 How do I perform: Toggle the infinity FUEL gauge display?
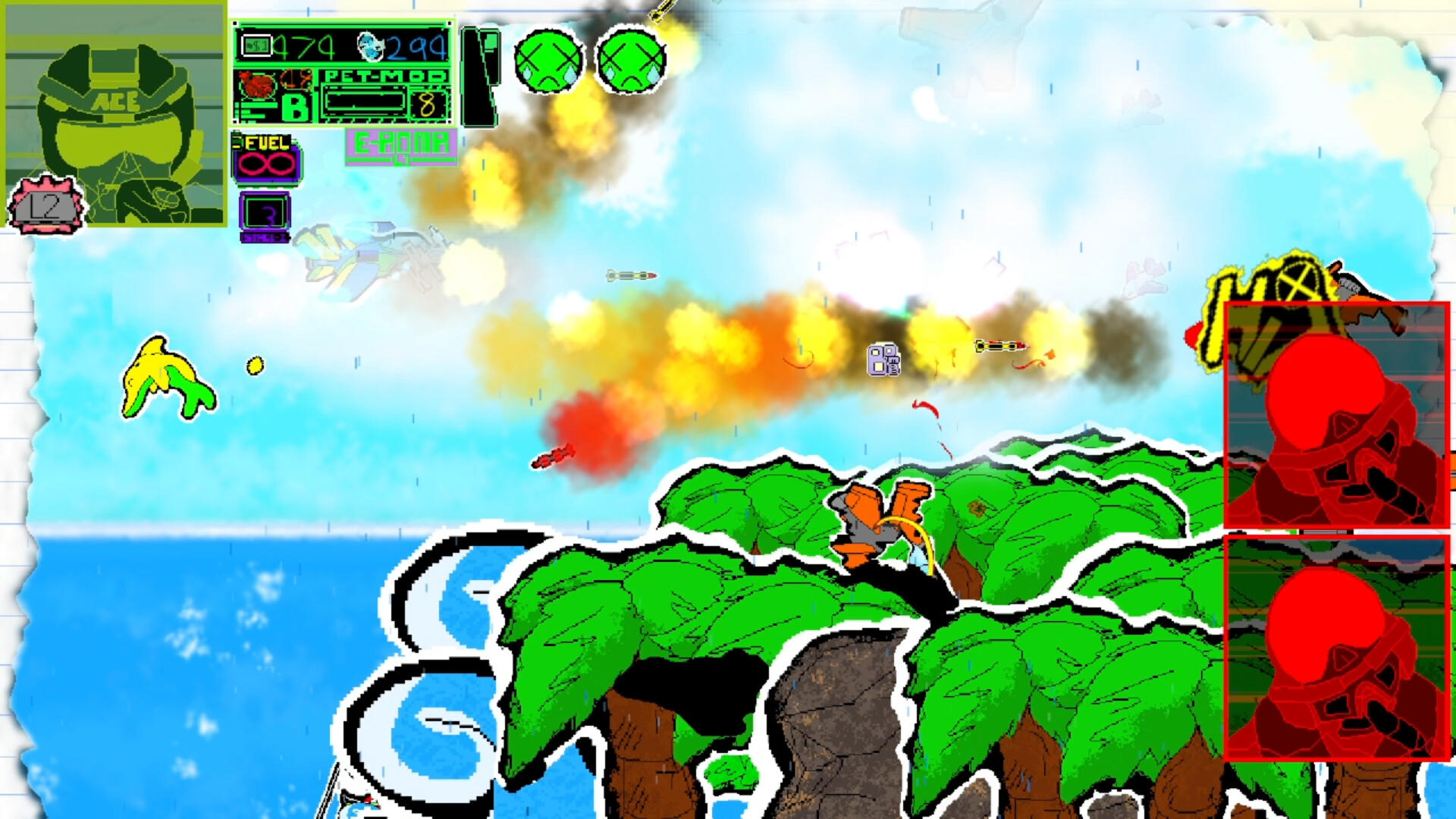coord(267,162)
